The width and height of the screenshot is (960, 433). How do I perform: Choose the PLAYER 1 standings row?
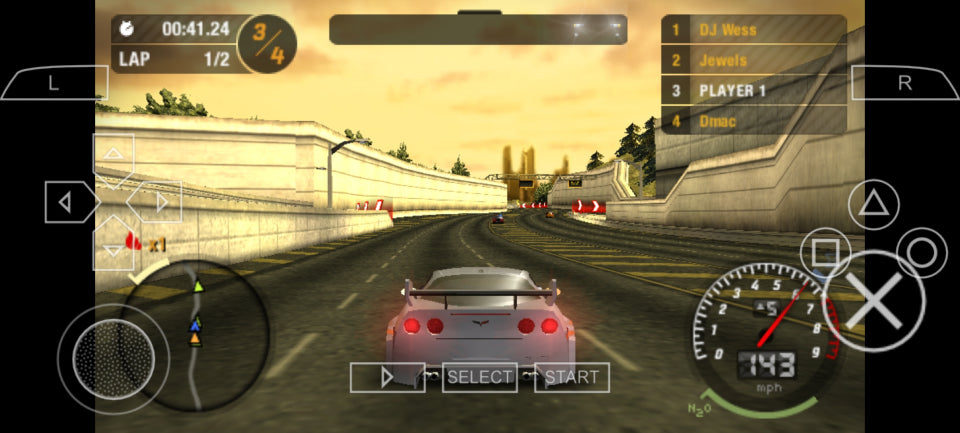coord(753,91)
